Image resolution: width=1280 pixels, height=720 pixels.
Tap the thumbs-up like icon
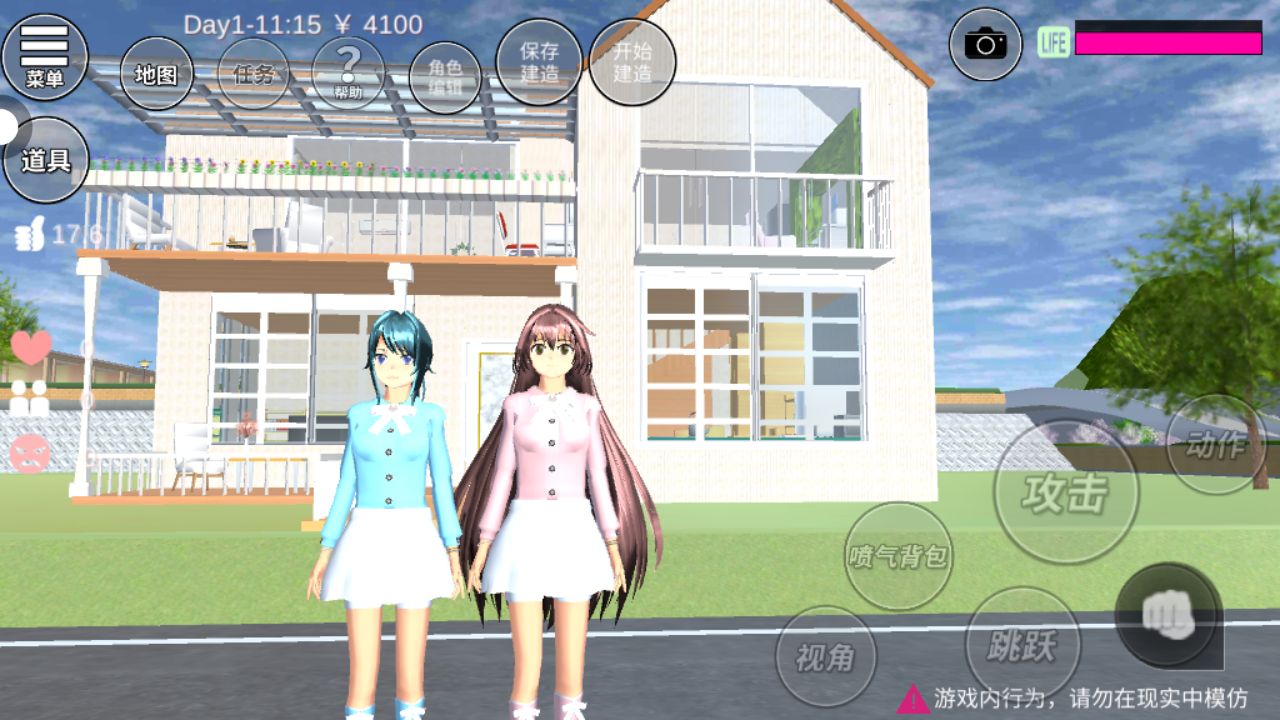(30, 236)
